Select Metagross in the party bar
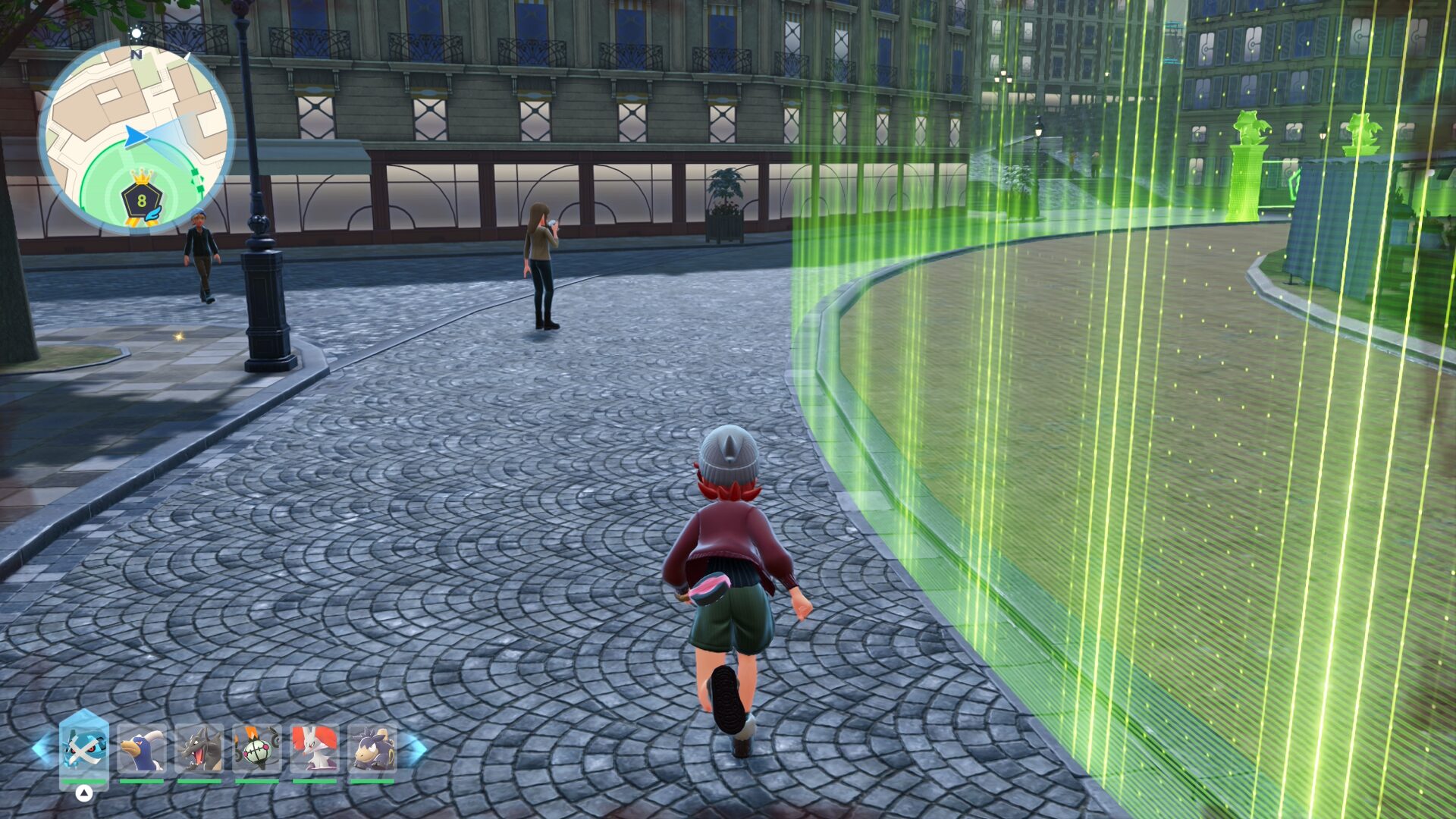The width and height of the screenshot is (1456, 819). 83,748
